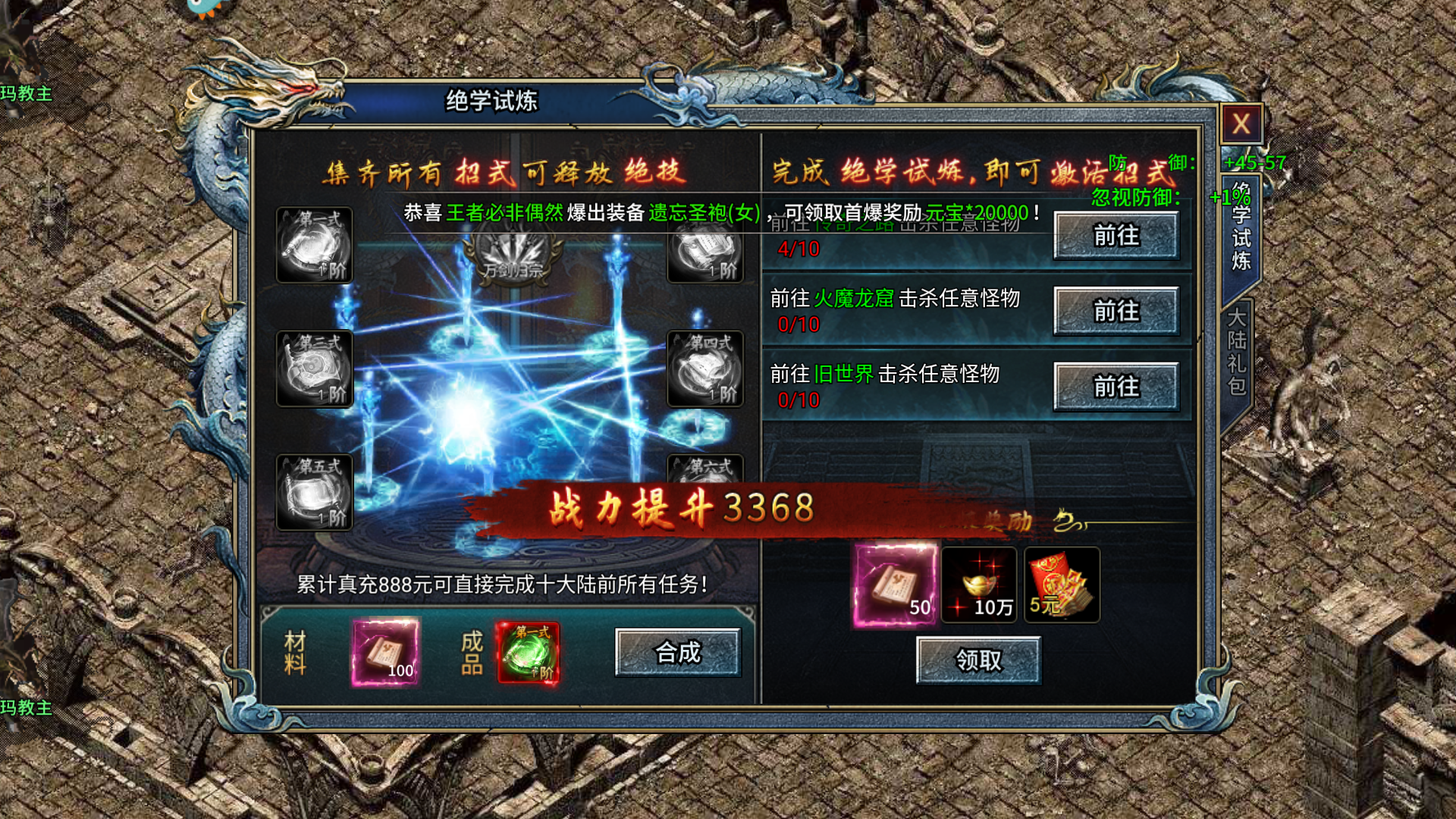1456x819 pixels.
Task: Claim rewards with the 领取 button
Action: [980, 660]
